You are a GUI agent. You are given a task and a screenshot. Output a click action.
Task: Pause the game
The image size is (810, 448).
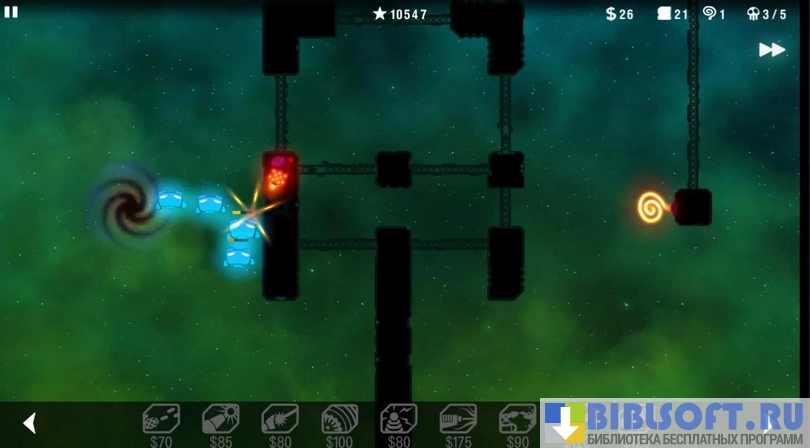click(x=11, y=12)
